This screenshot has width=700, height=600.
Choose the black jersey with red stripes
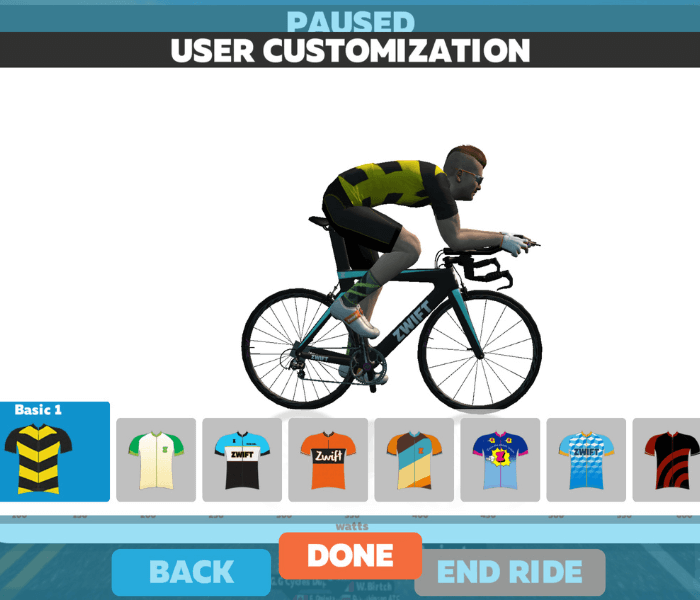coord(668,460)
